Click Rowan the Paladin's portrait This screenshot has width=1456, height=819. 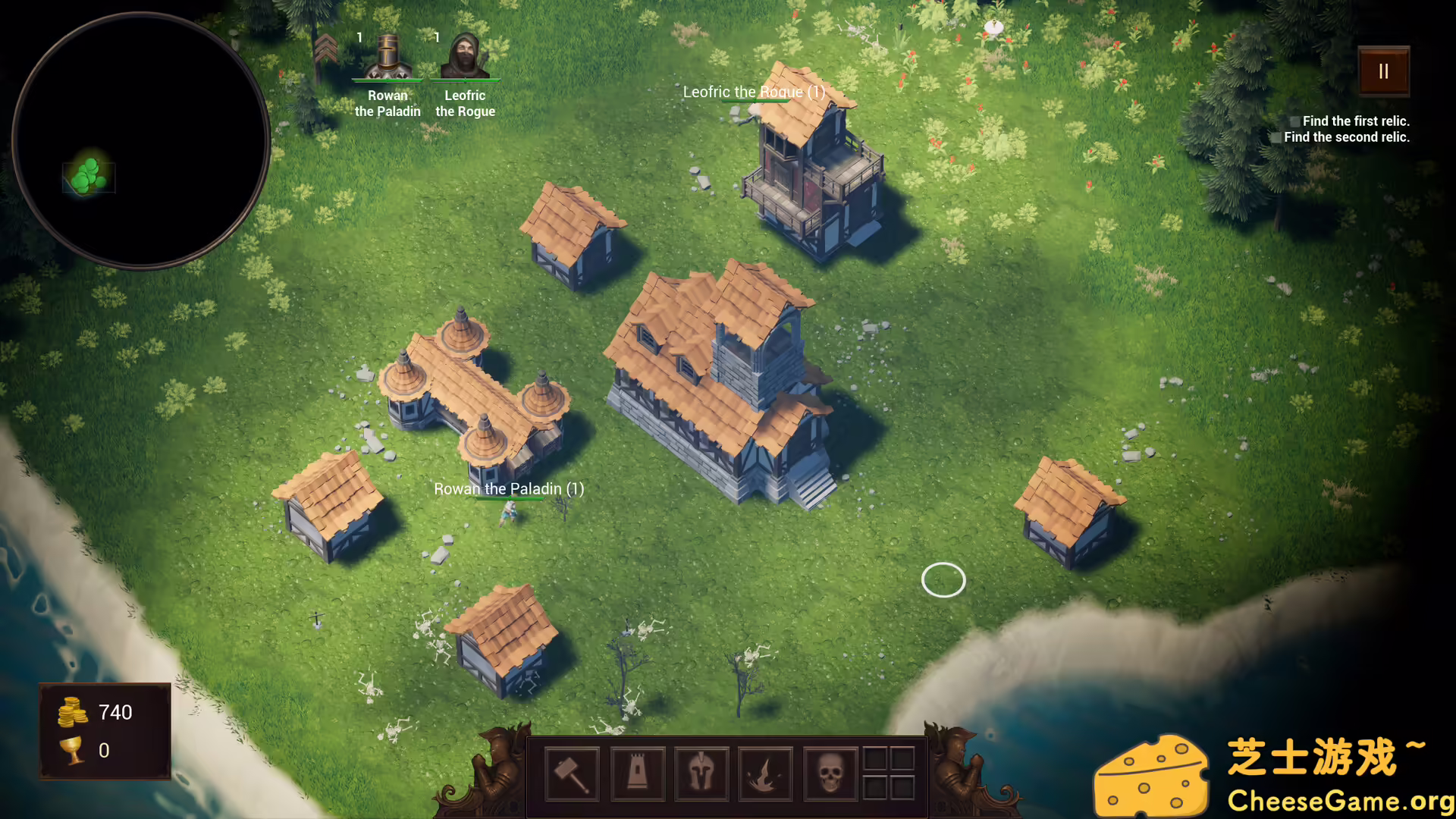click(x=388, y=57)
